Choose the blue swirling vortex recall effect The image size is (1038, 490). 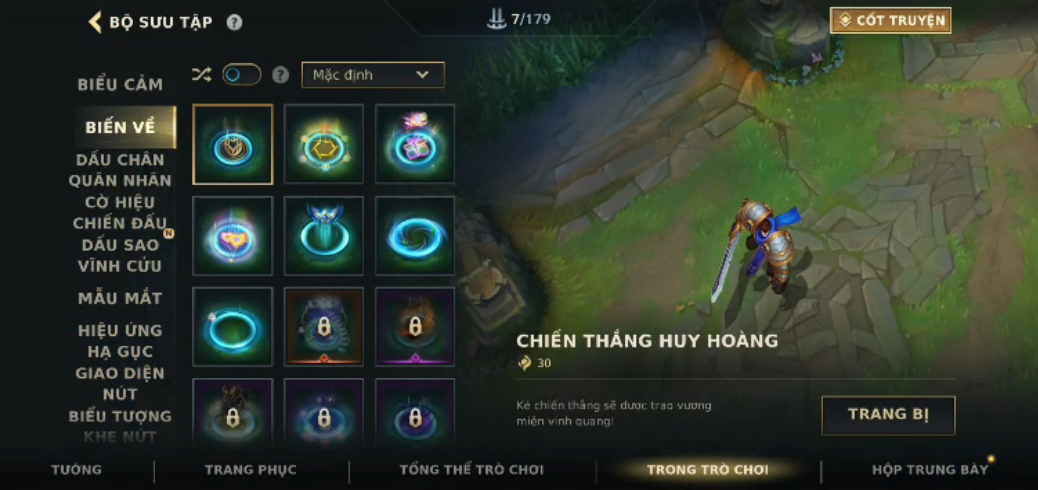(415, 236)
